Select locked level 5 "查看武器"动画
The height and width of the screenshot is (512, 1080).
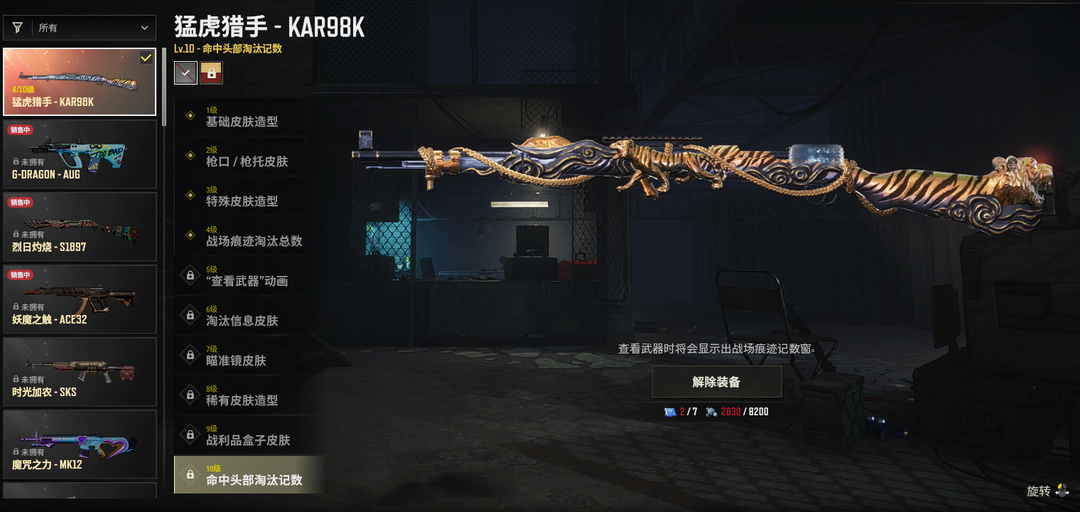click(248, 276)
